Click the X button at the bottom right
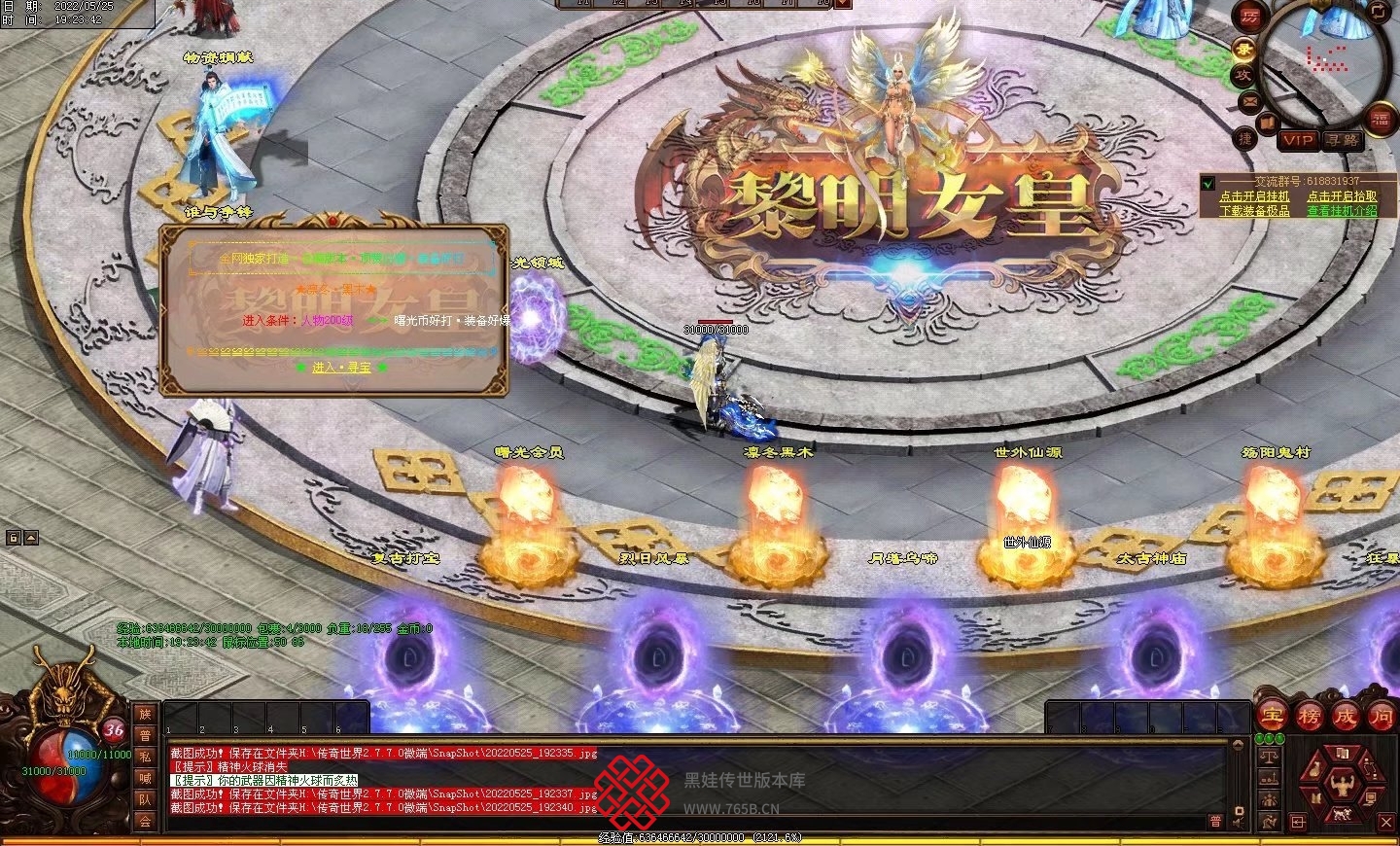 click(1386, 823)
